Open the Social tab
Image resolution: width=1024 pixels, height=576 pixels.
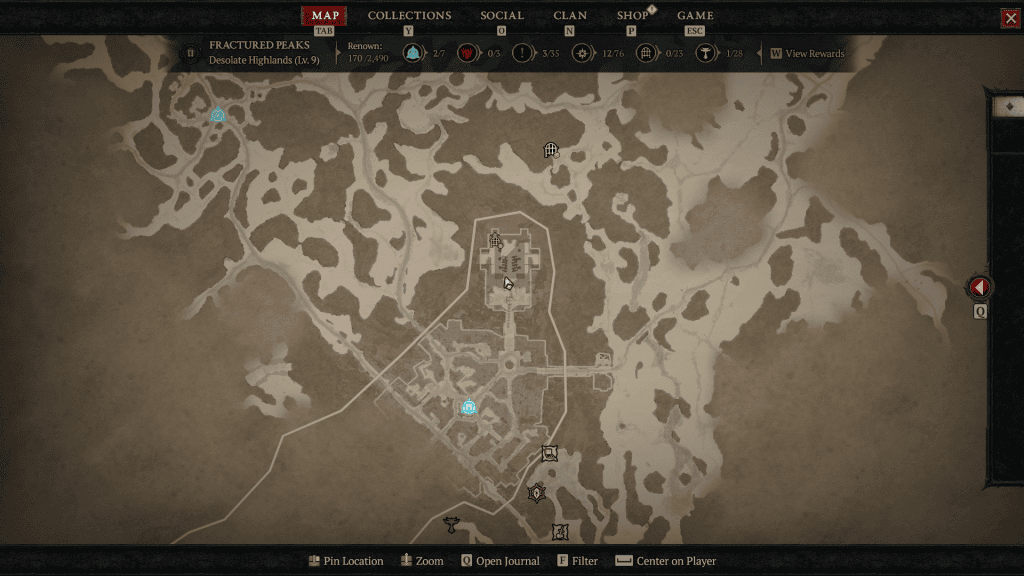501,16
